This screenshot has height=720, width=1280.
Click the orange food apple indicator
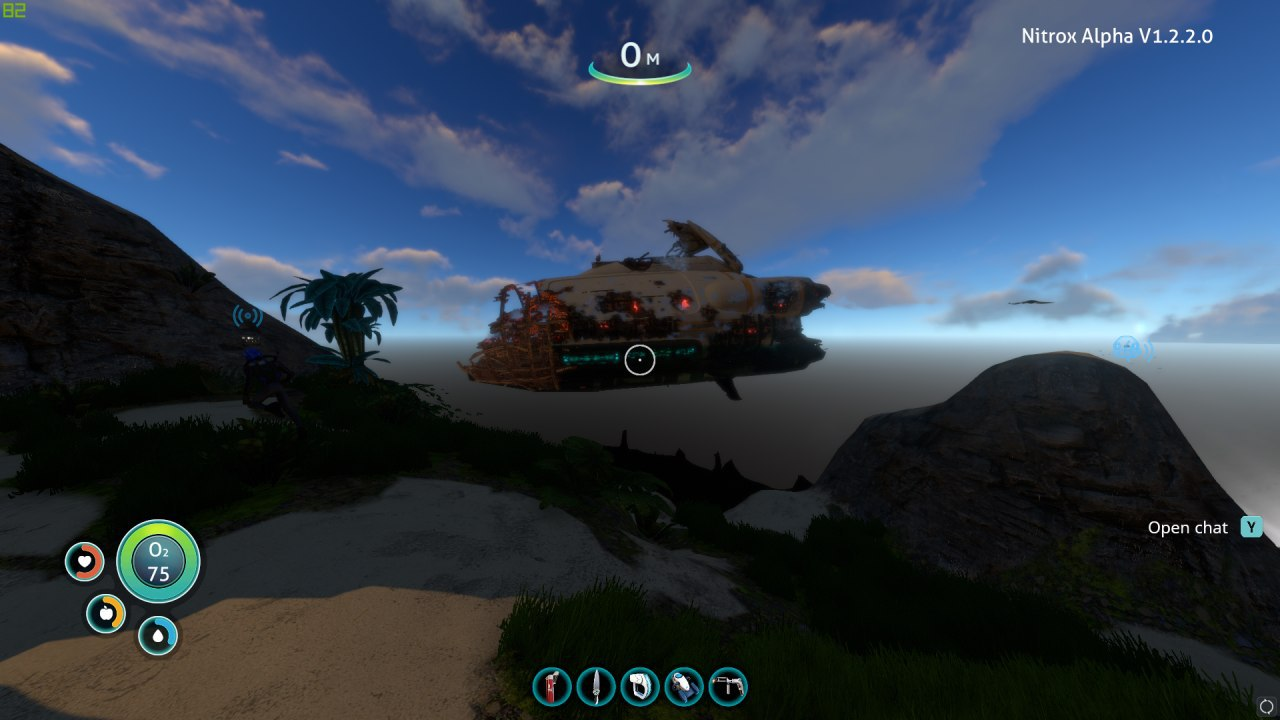(x=107, y=613)
